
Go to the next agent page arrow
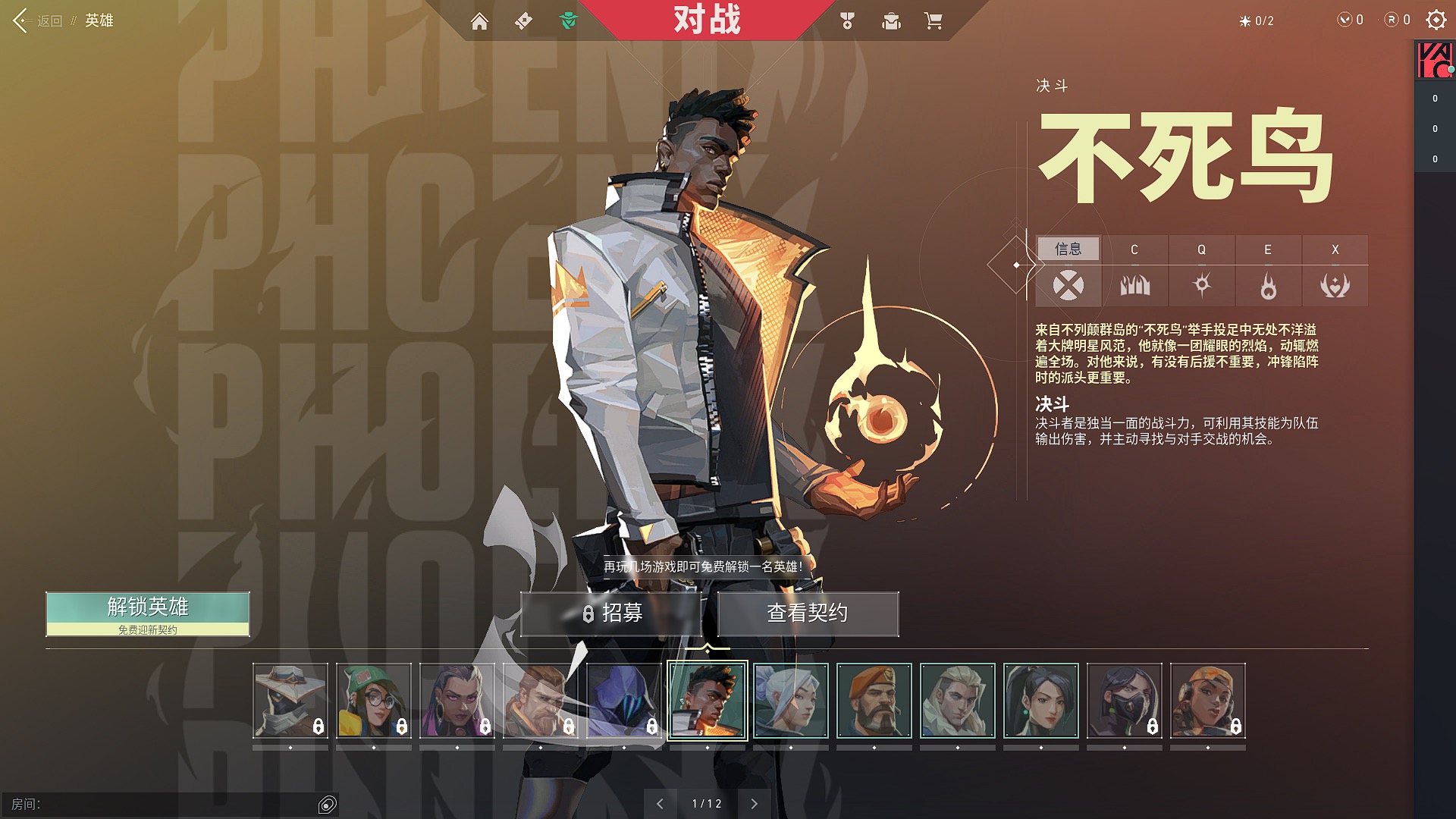754,804
